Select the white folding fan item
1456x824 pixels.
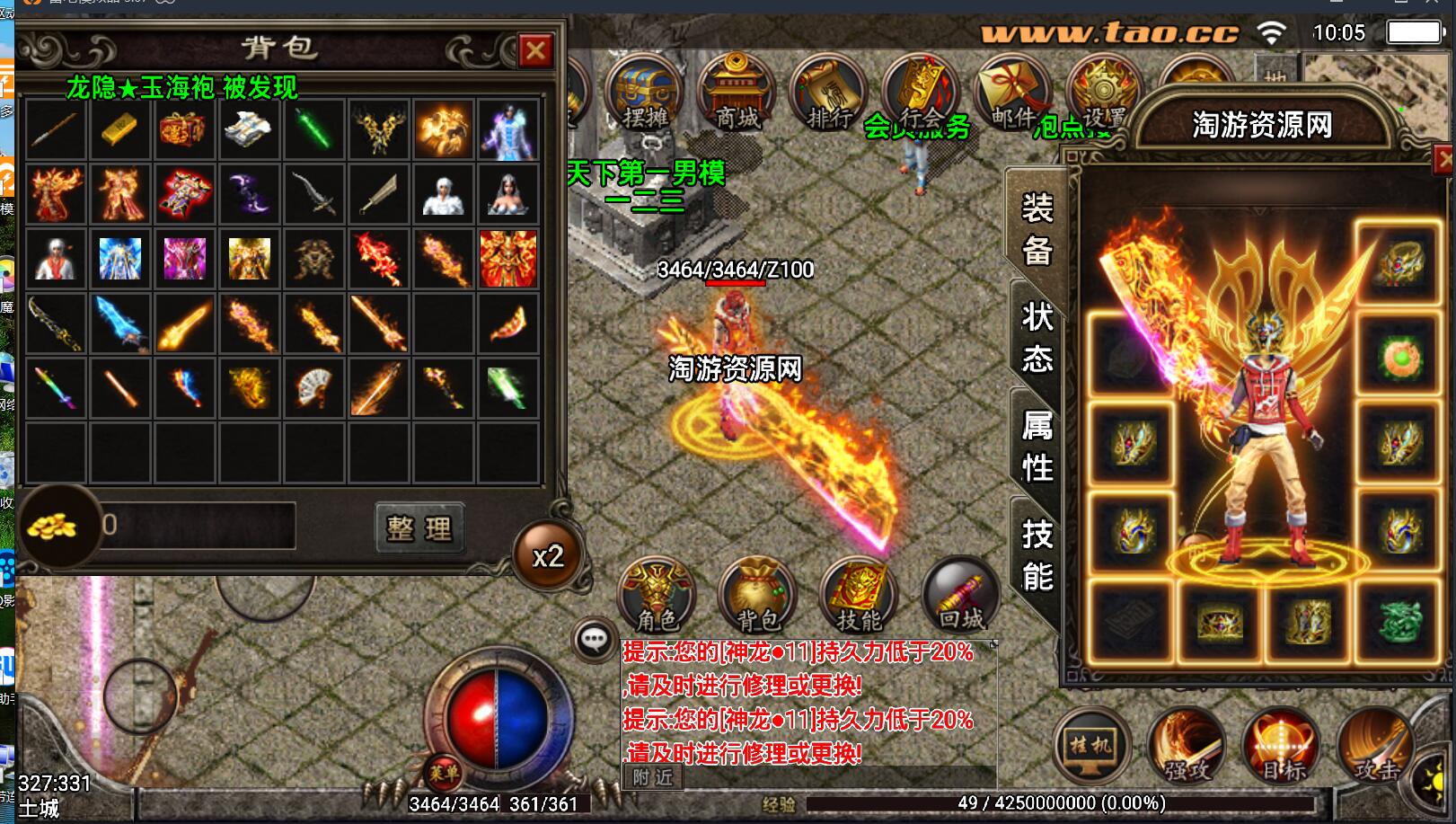(313, 388)
